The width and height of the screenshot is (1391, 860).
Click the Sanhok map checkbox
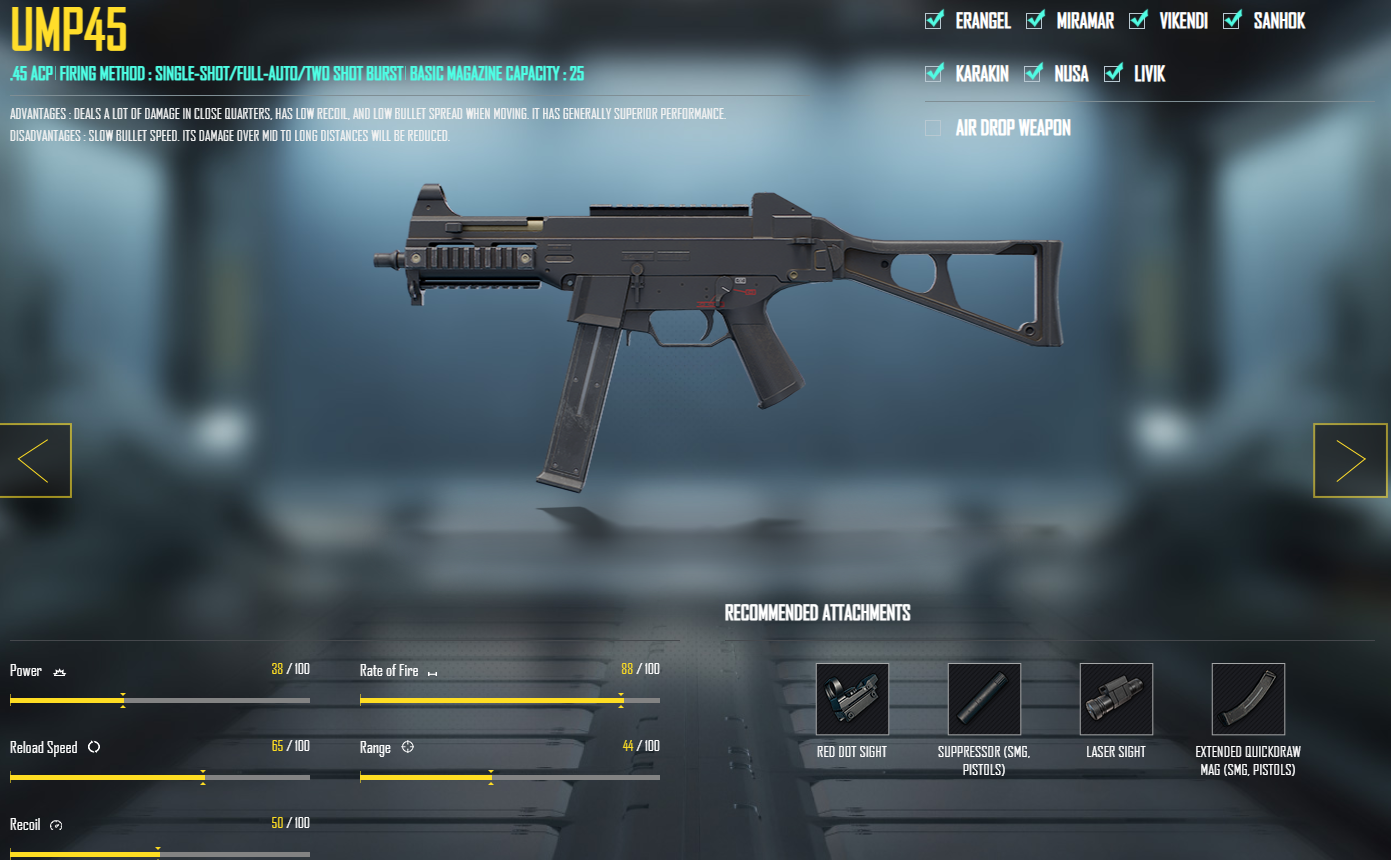[1232, 21]
